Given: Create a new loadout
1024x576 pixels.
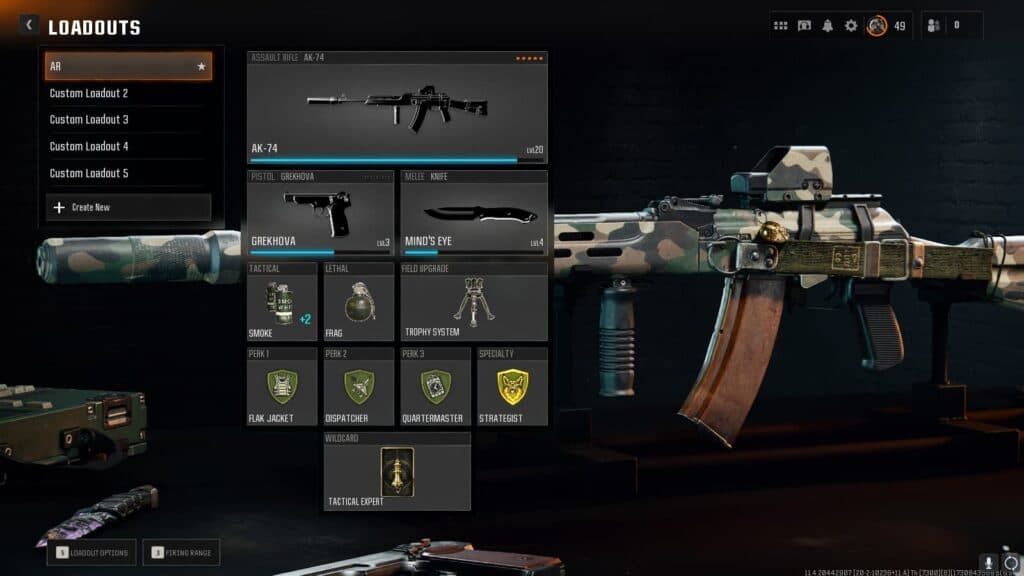Looking at the screenshot, I should (128, 207).
